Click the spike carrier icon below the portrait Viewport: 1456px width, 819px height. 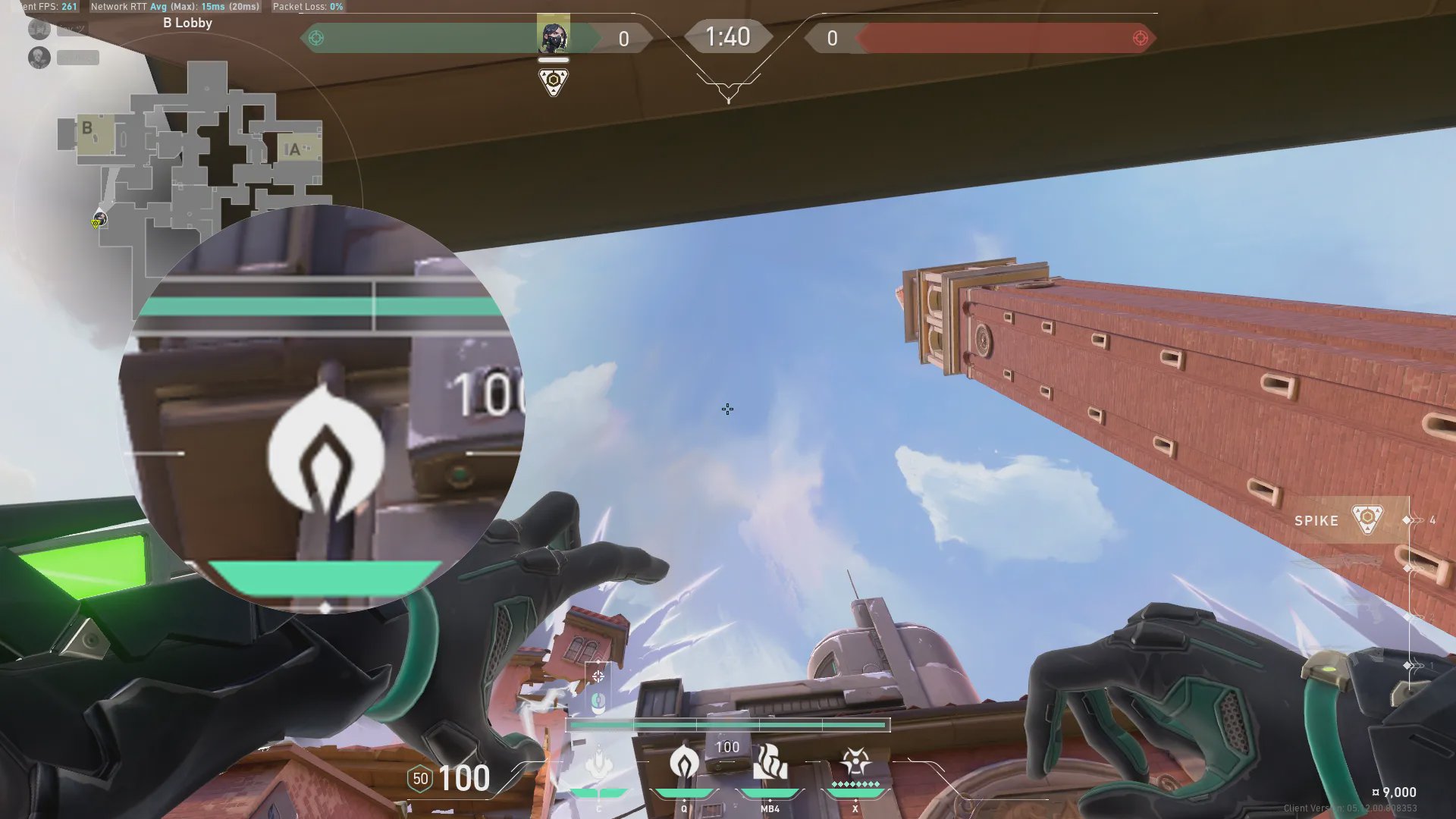tap(553, 81)
